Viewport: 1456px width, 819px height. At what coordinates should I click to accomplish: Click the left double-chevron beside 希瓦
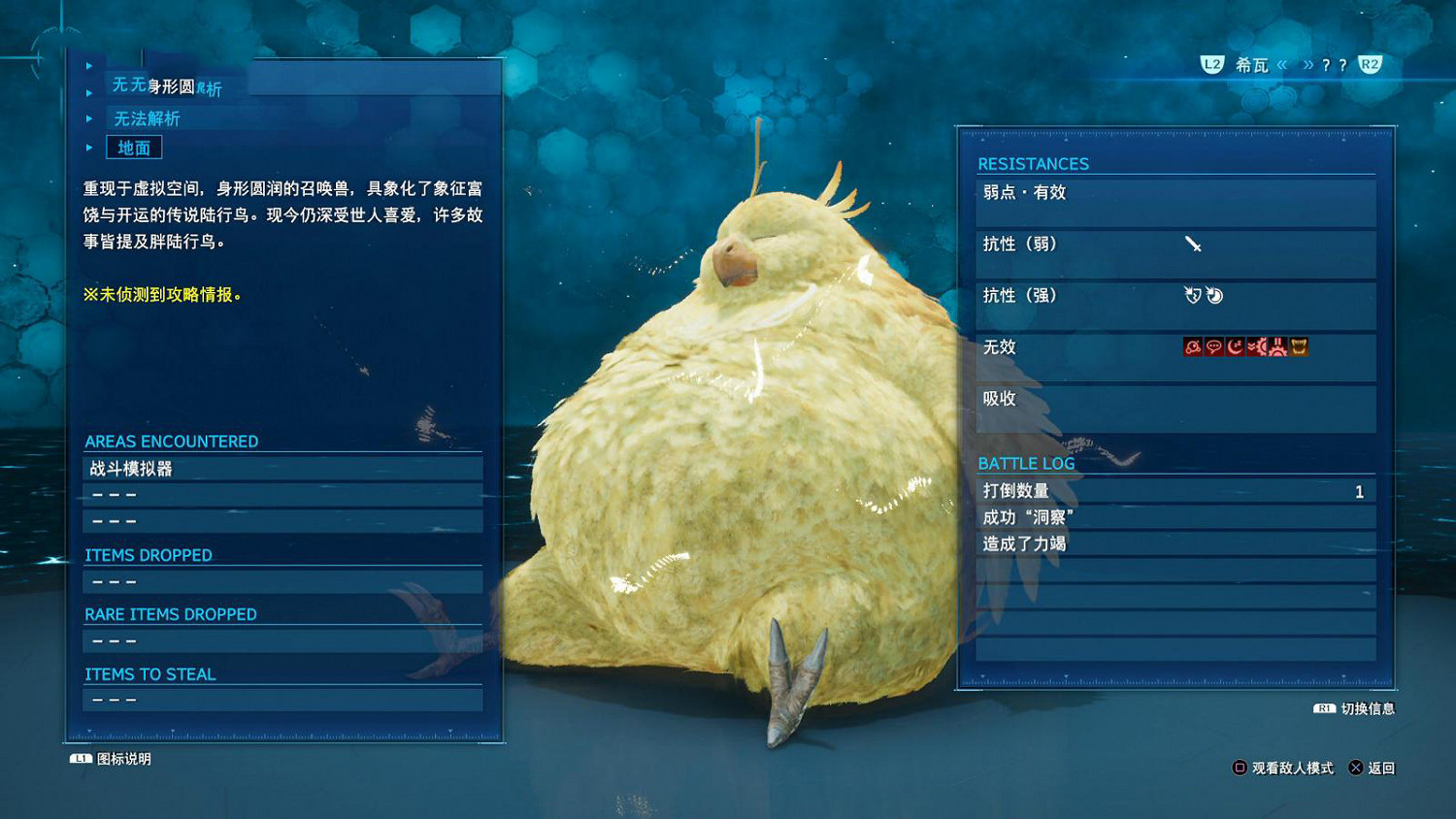(x=1280, y=65)
